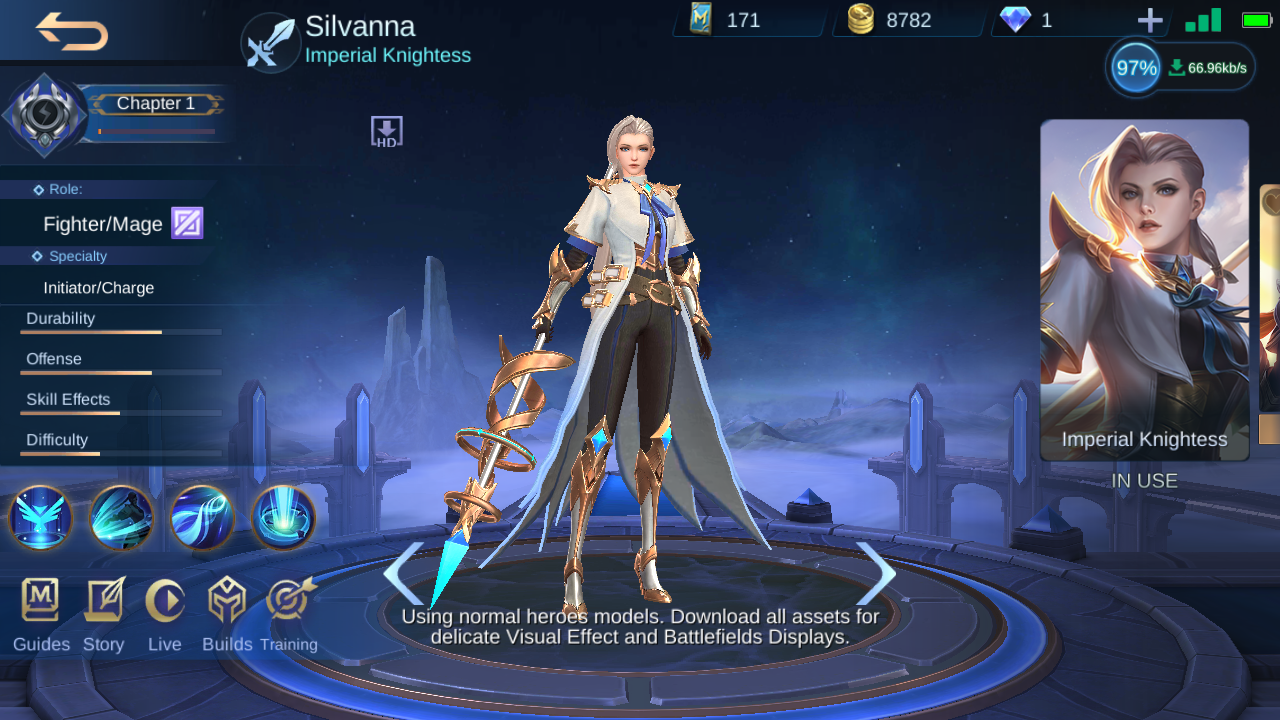
Task: Select Silvanna's passive skill icon
Action: click(x=40, y=518)
